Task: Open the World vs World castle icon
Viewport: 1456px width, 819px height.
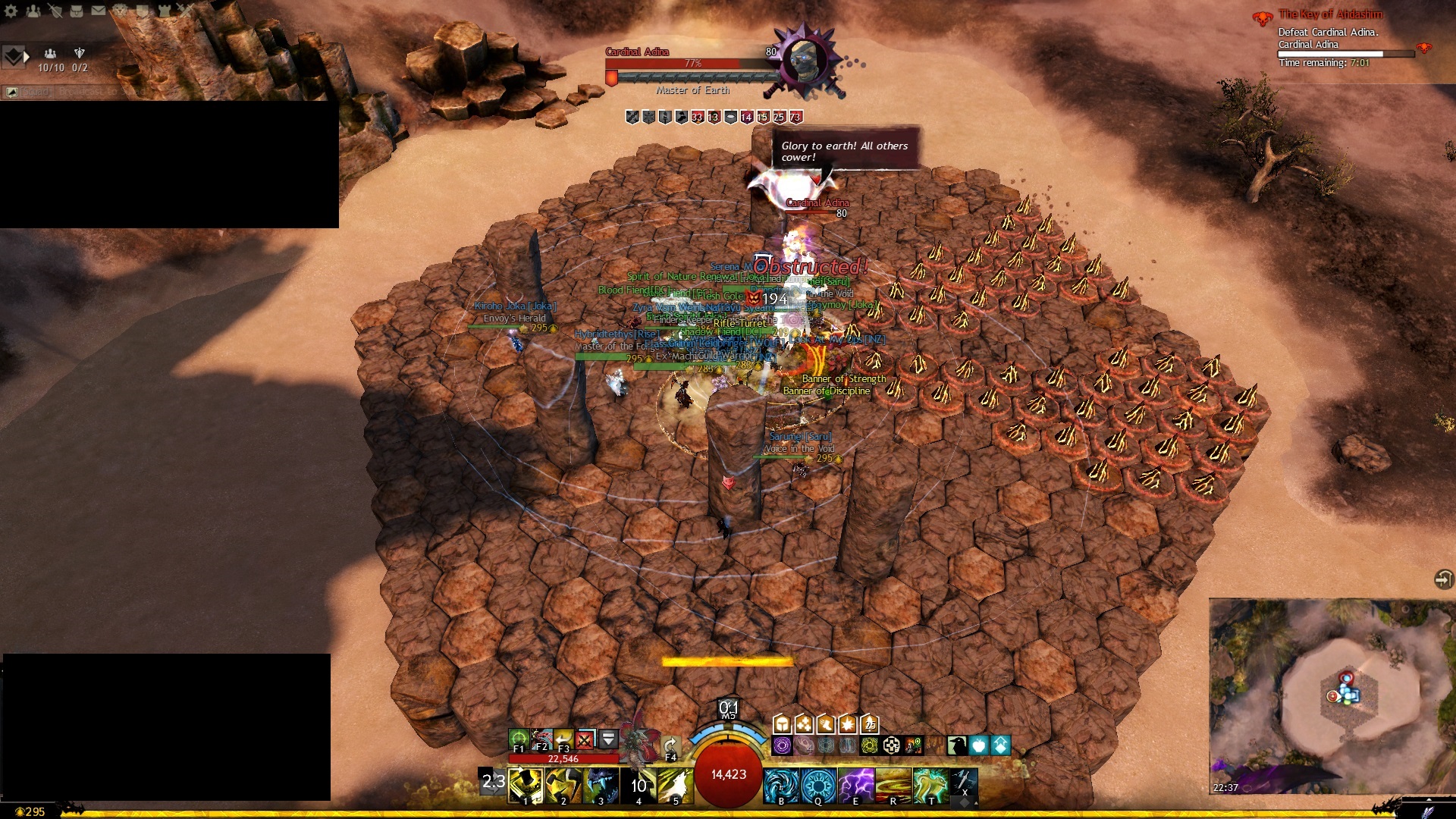Action: 164,11
